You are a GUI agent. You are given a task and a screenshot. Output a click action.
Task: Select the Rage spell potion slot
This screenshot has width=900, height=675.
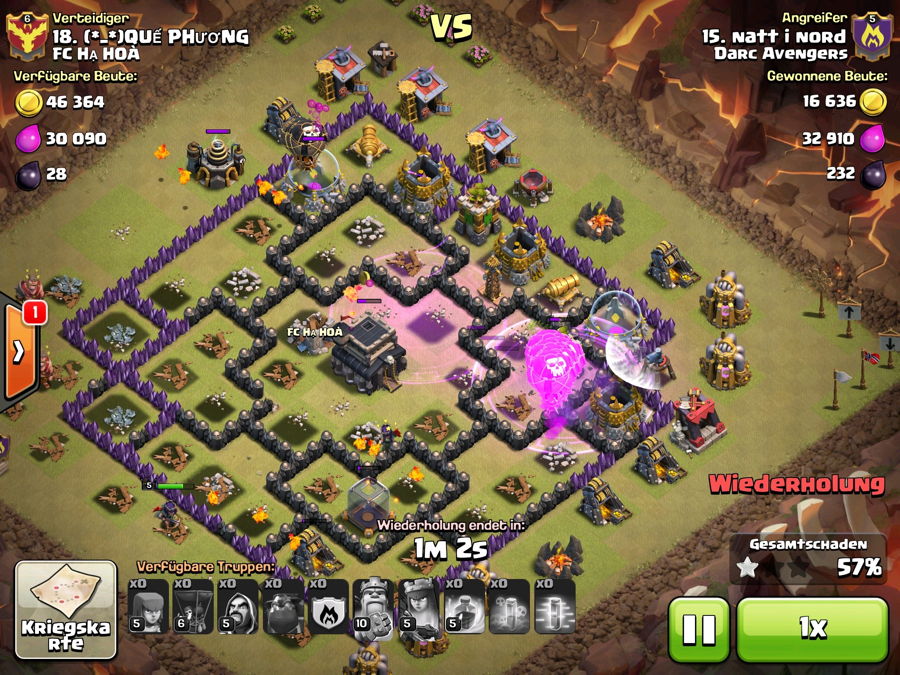tap(464, 607)
